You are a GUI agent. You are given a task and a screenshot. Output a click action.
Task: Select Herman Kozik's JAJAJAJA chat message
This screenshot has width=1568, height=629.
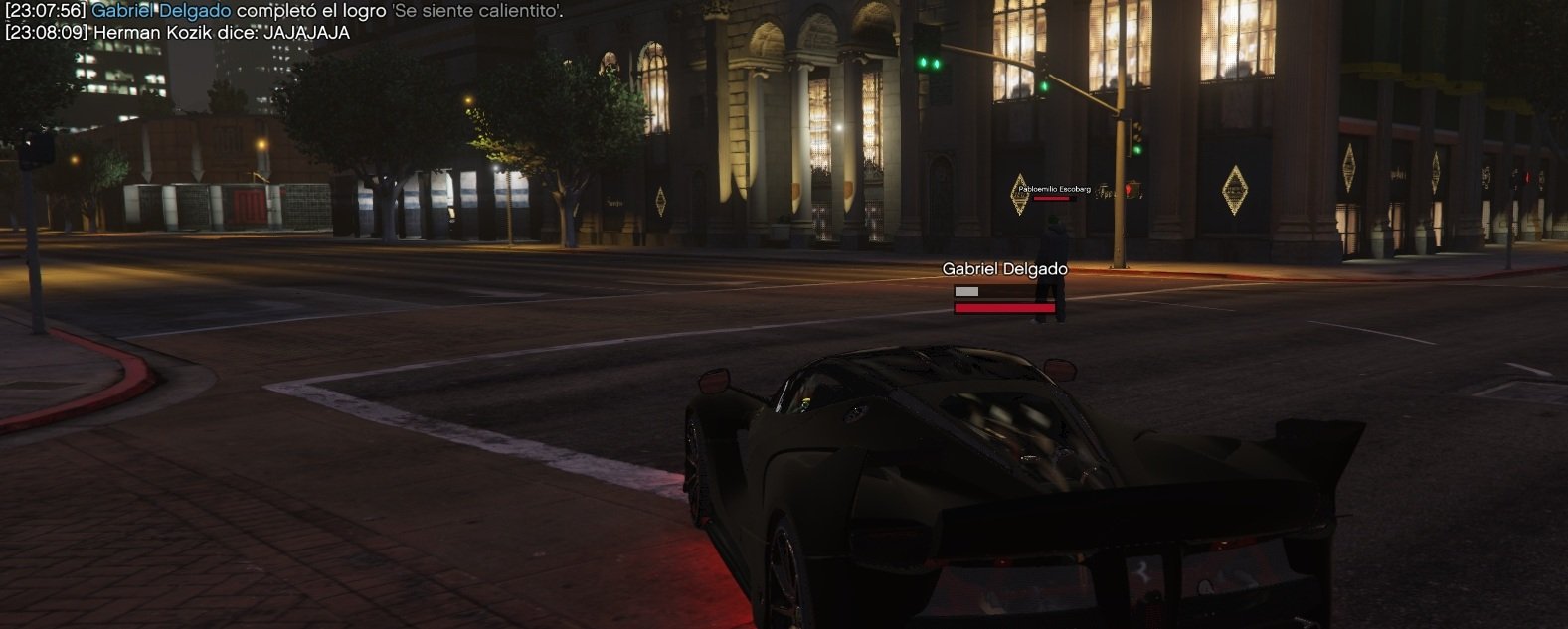[177, 32]
